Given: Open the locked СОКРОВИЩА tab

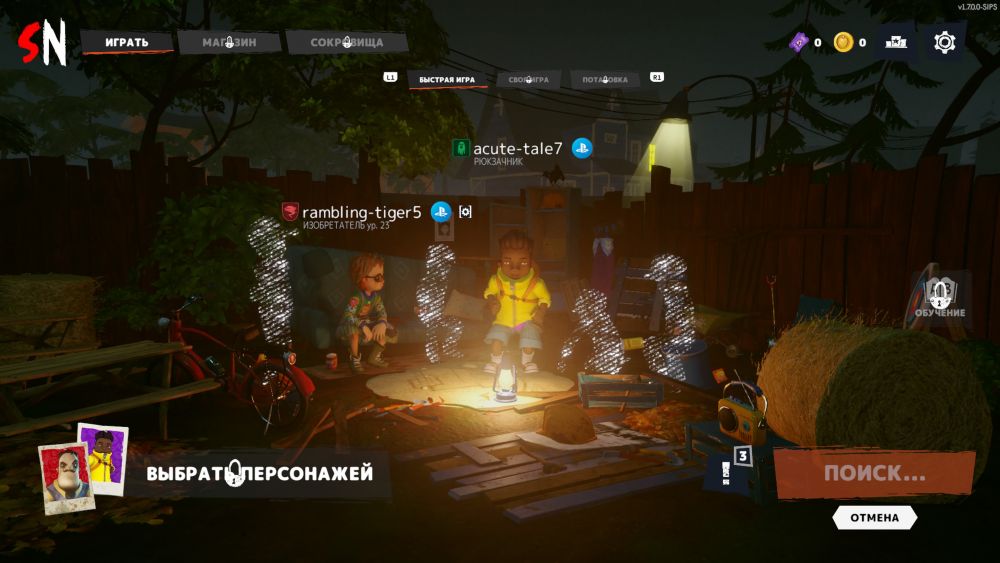Looking at the screenshot, I should click(346, 42).
